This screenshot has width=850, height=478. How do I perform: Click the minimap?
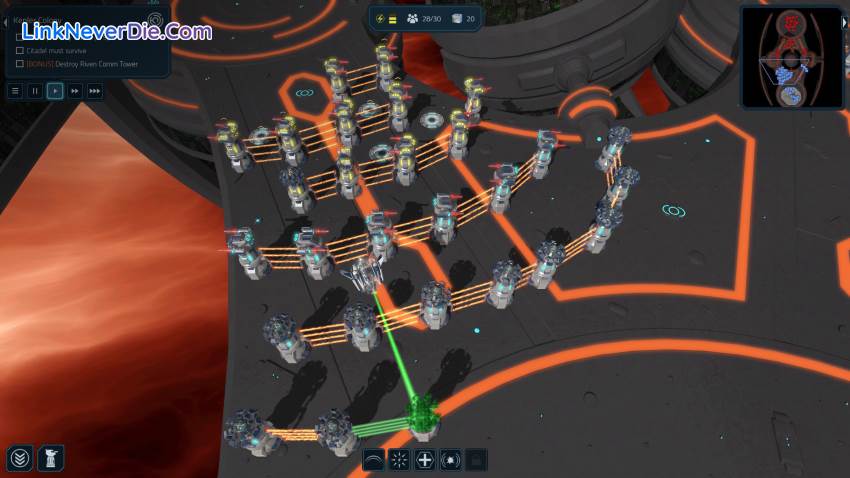(791, 56)
